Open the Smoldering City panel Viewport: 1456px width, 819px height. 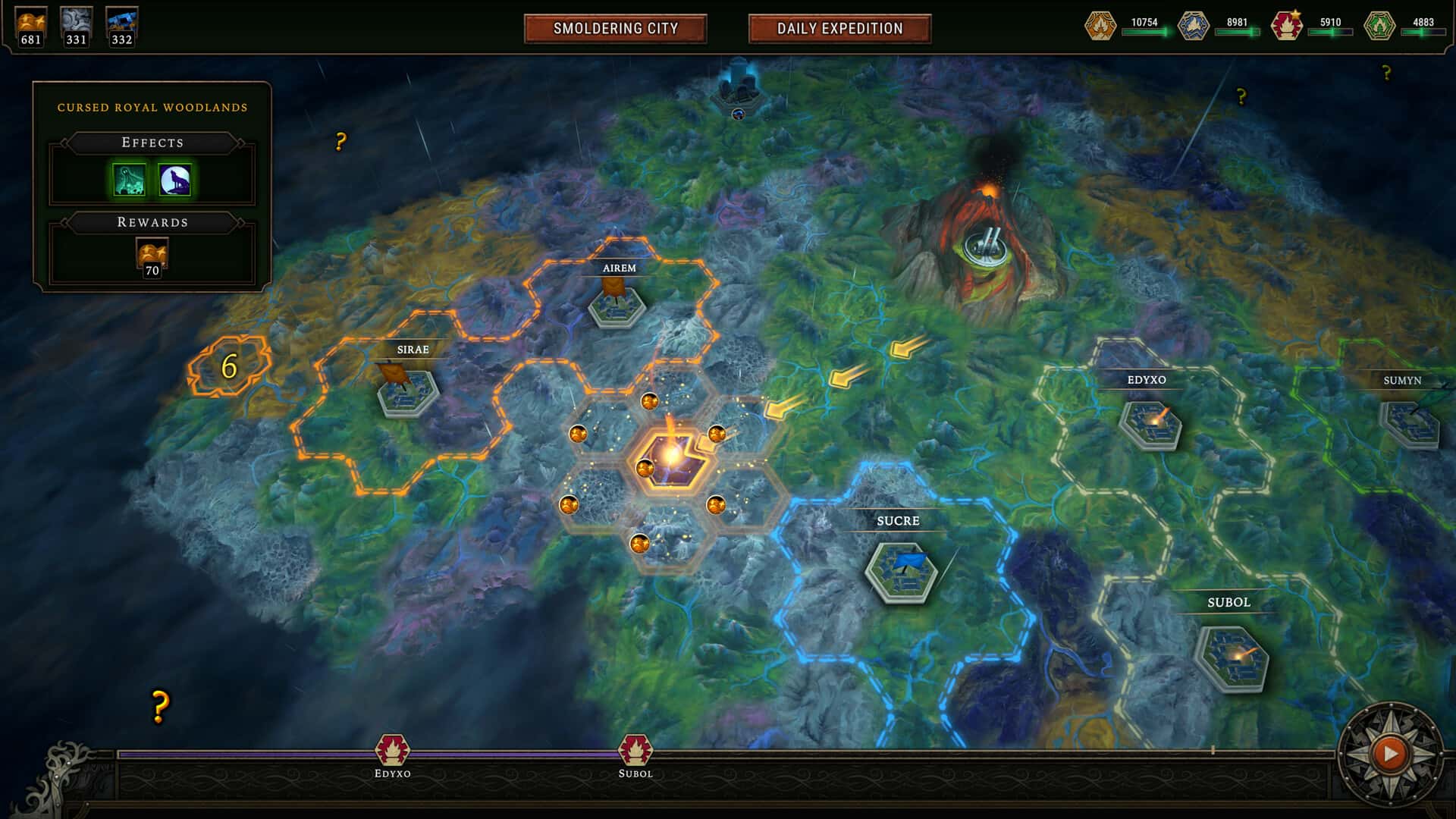(616, 30)
